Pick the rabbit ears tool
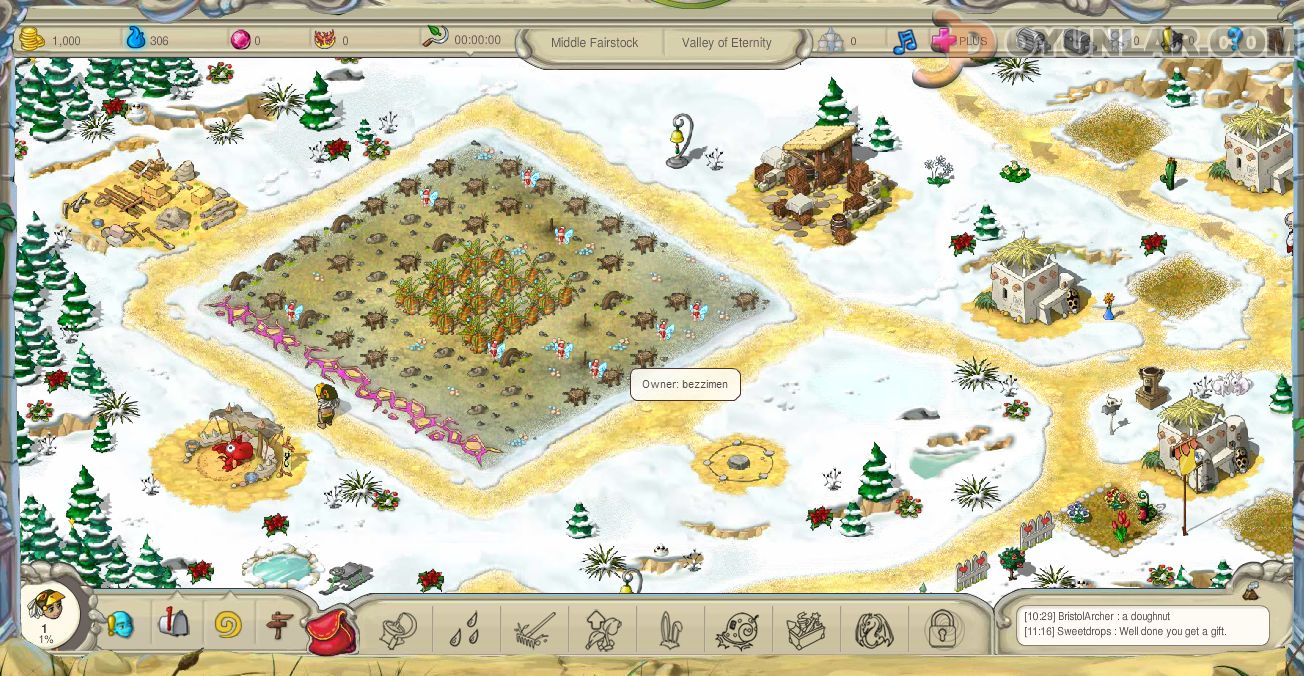The image size is (1304, 676). 669,631
